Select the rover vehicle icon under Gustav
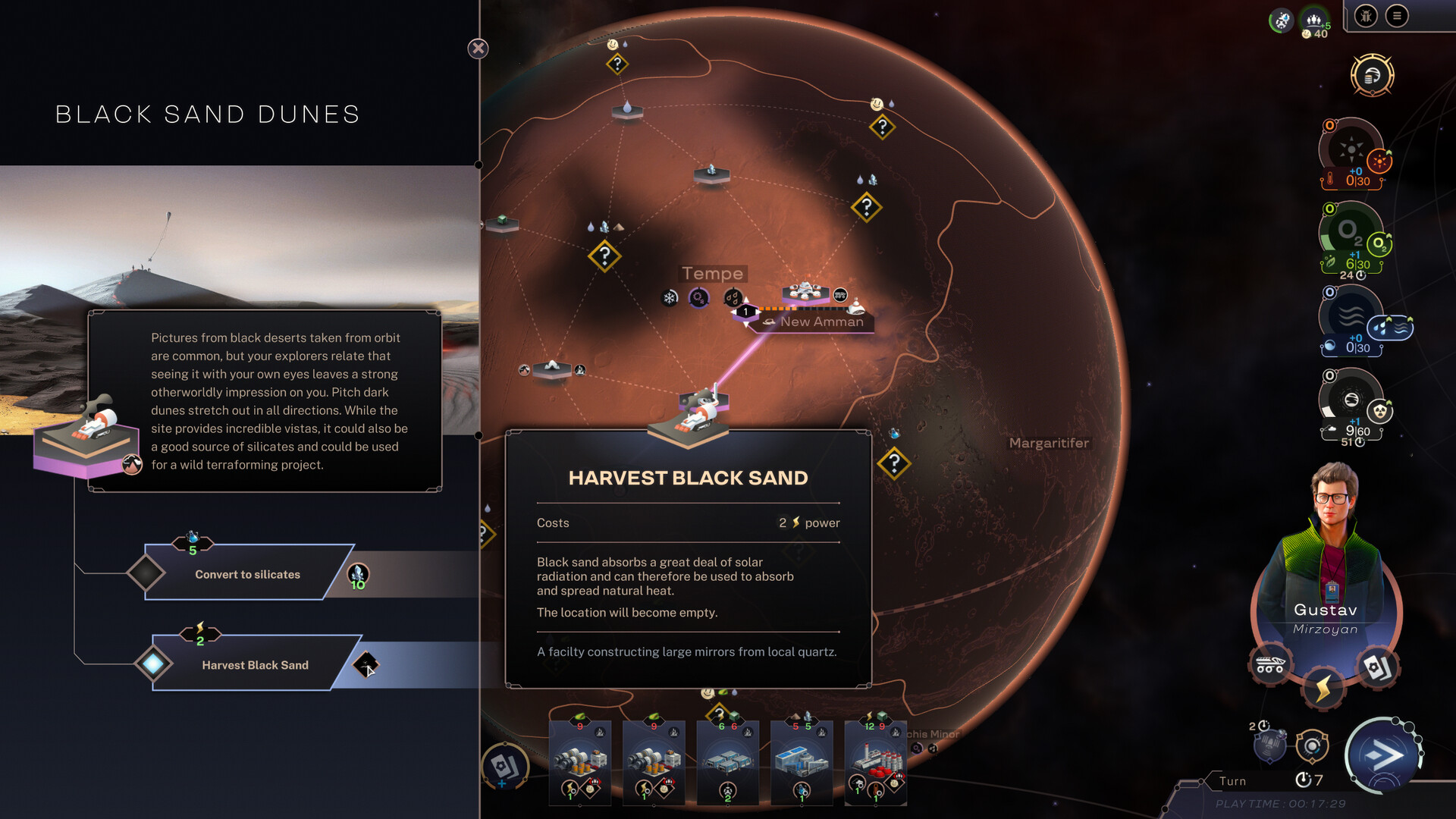The width and height of the screenshot is (1456, 819). point(1270,663)
